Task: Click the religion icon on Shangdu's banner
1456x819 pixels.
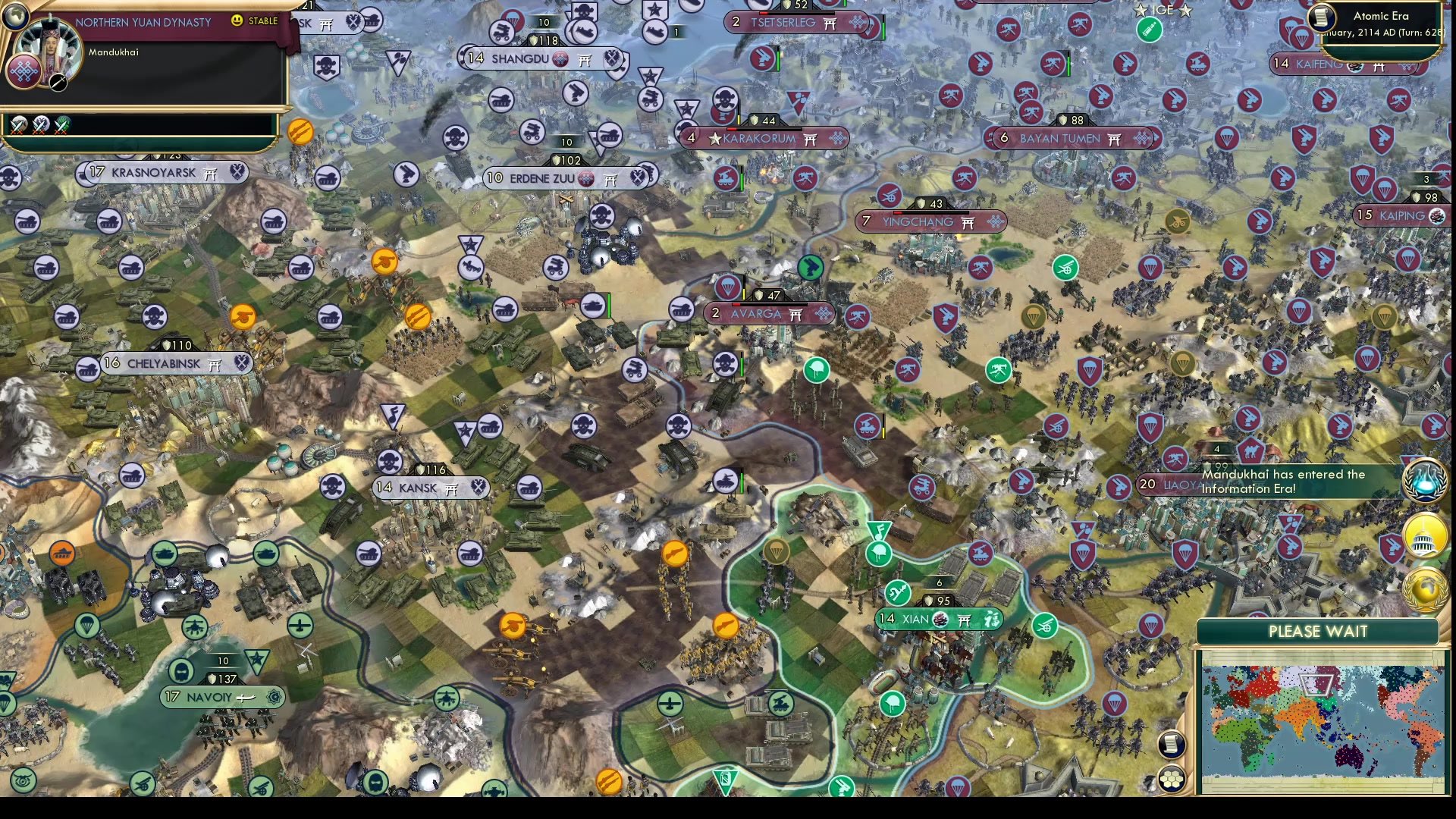Action: pyautogui.click(x=560, y=58)
